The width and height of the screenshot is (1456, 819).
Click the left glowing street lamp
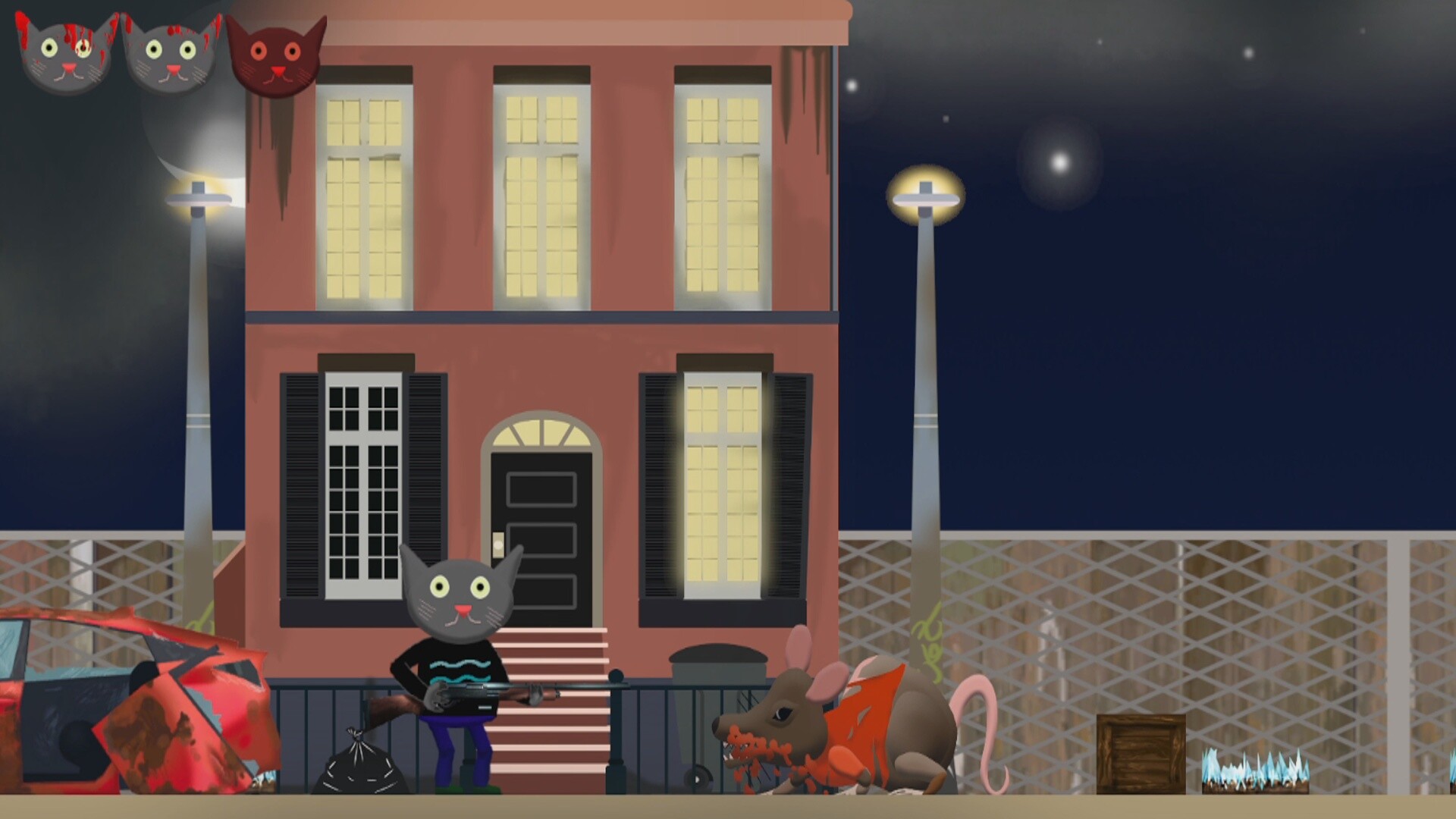click(199, 199)
